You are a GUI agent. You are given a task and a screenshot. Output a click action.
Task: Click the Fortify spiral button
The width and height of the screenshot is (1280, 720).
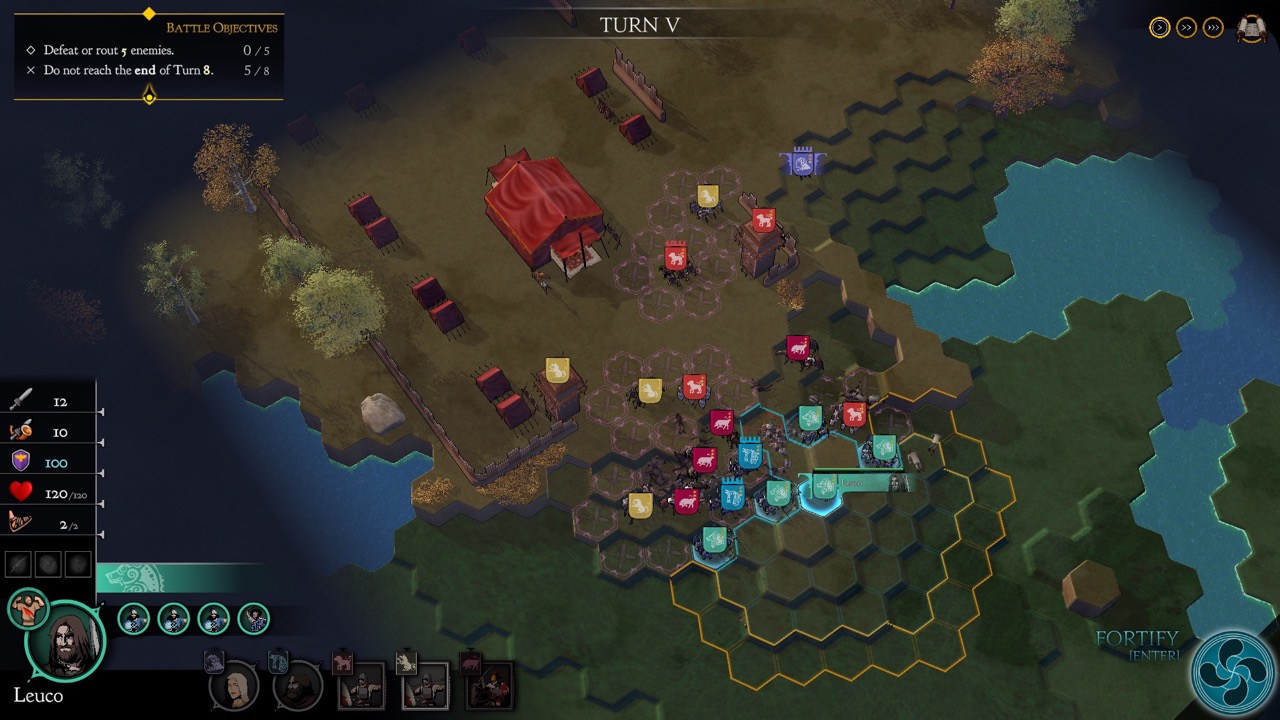tap(1233, 673)
